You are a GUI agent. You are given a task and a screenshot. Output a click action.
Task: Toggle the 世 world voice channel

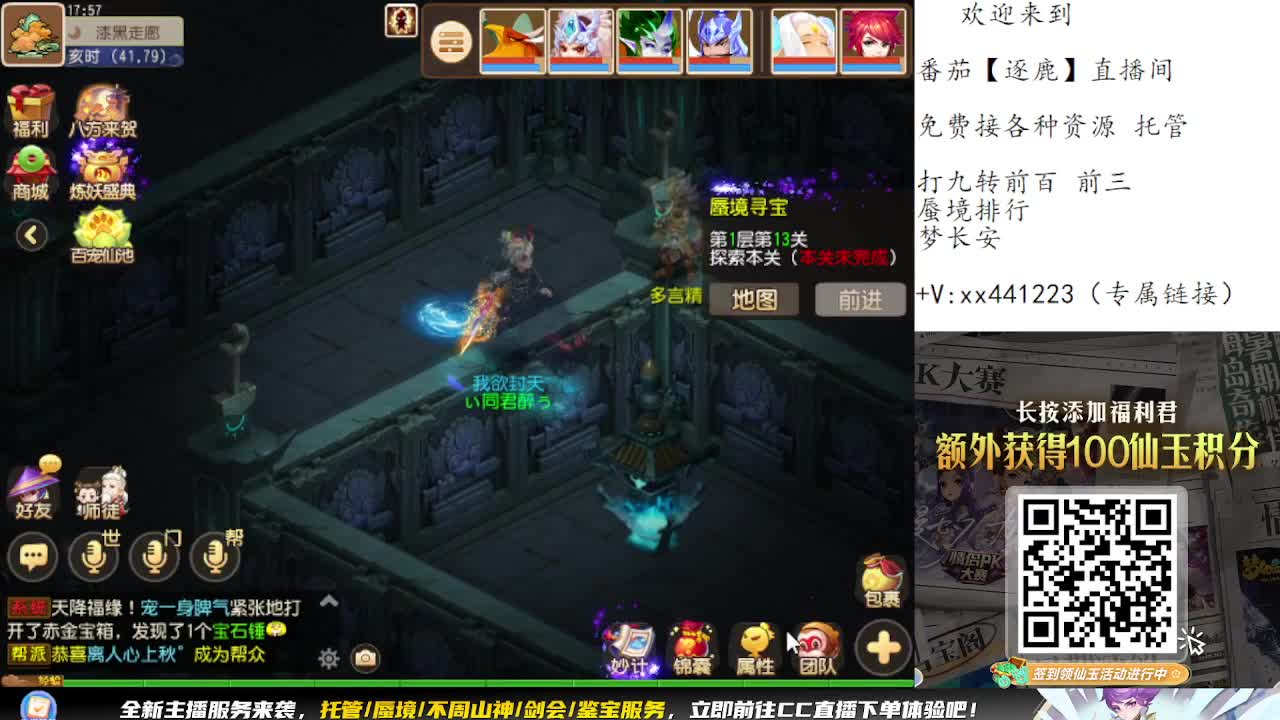[93, 557]
